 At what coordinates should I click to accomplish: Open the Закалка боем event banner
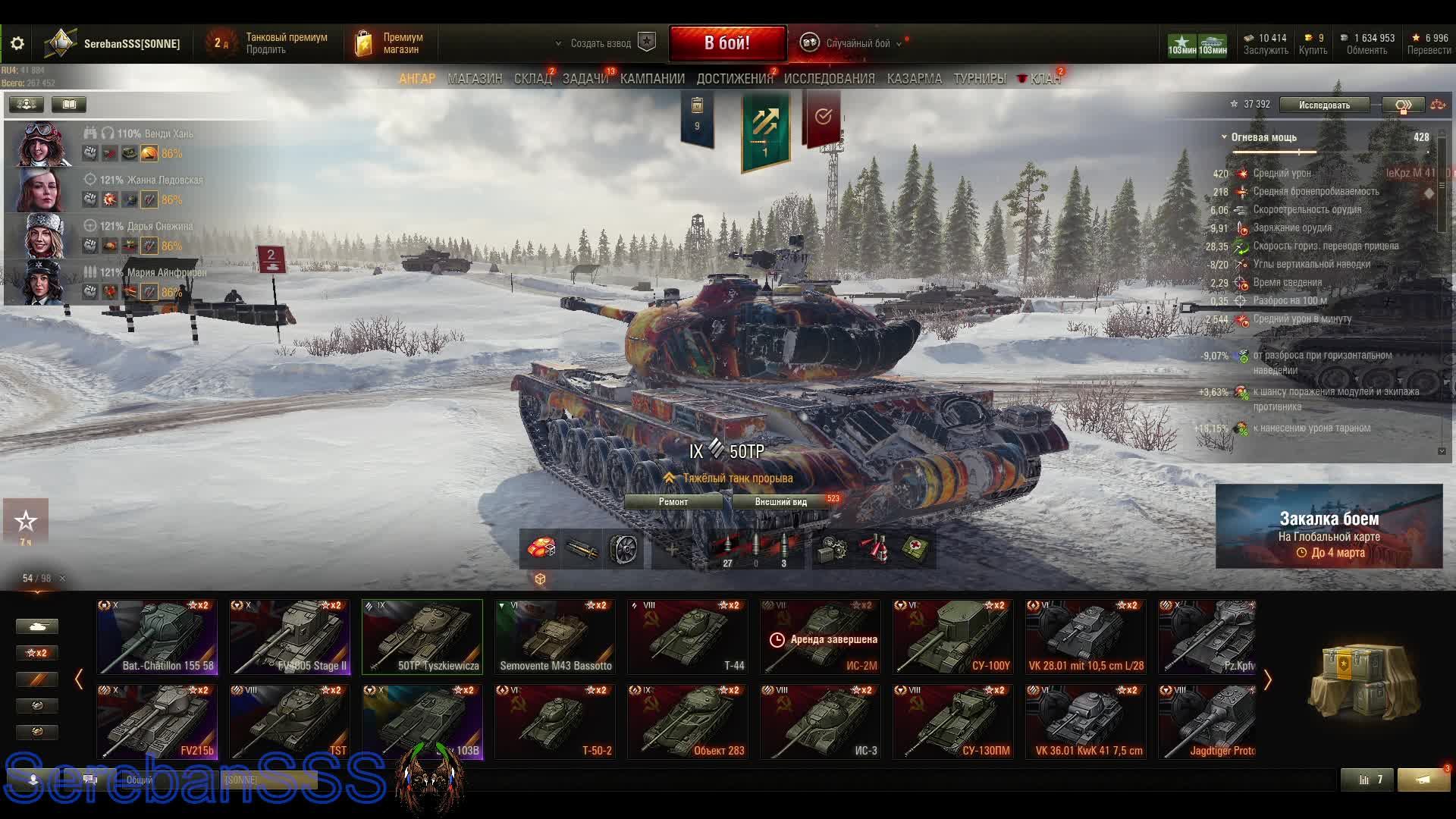click(1329, 526)
